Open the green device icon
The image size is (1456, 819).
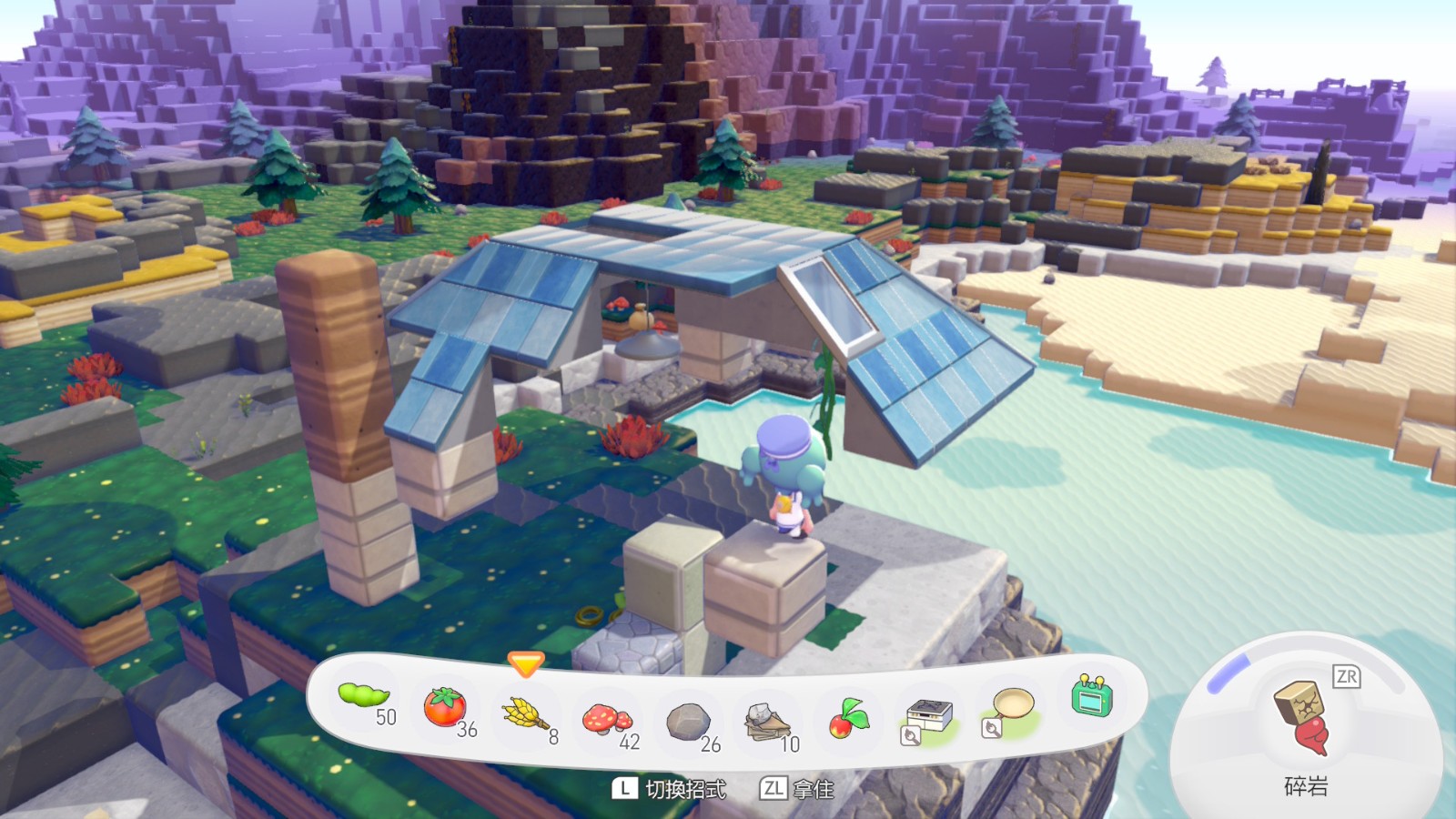pos(1092,697)
